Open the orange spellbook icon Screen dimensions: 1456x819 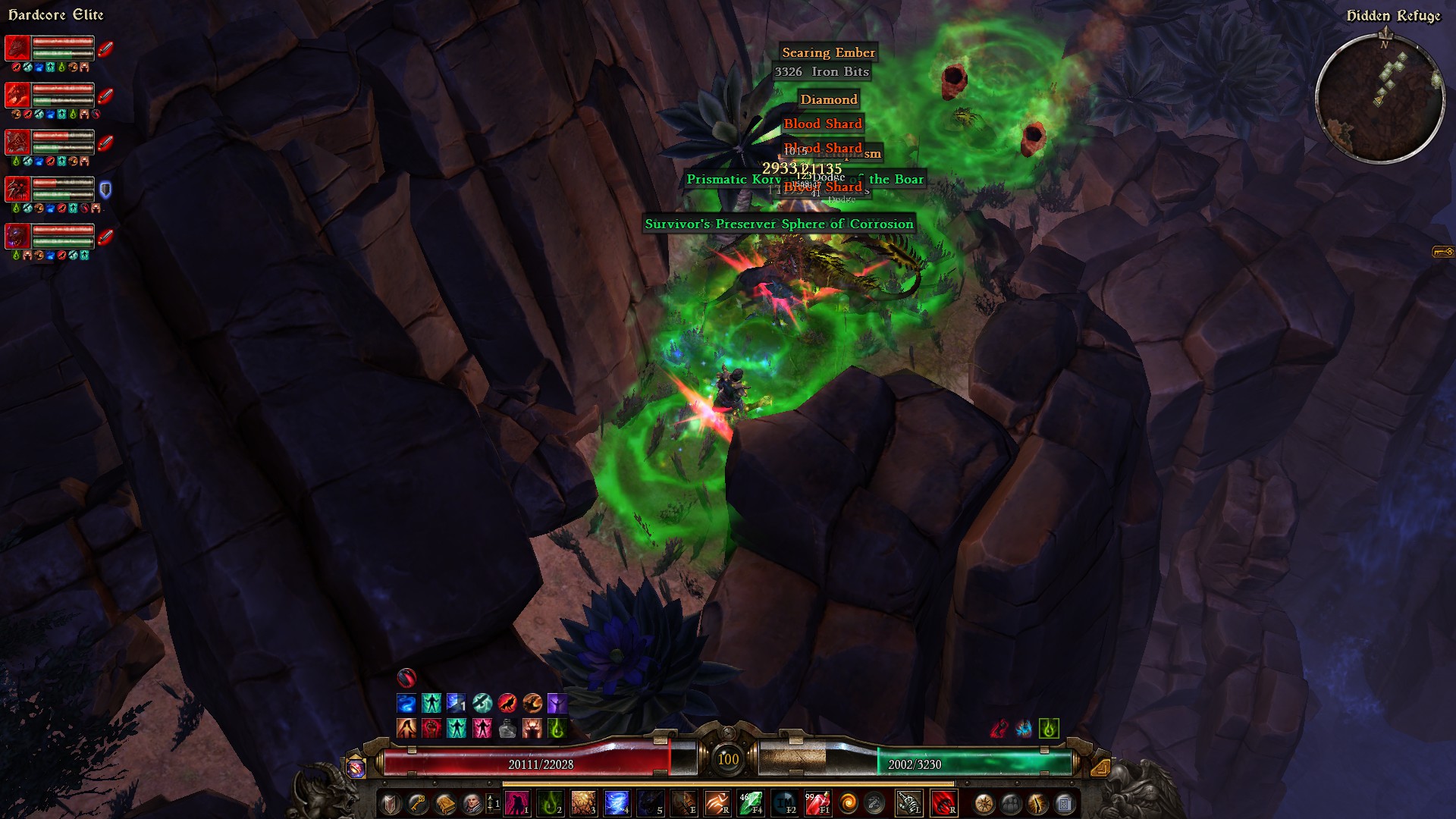pyautogui.click(x=445, y=803)
